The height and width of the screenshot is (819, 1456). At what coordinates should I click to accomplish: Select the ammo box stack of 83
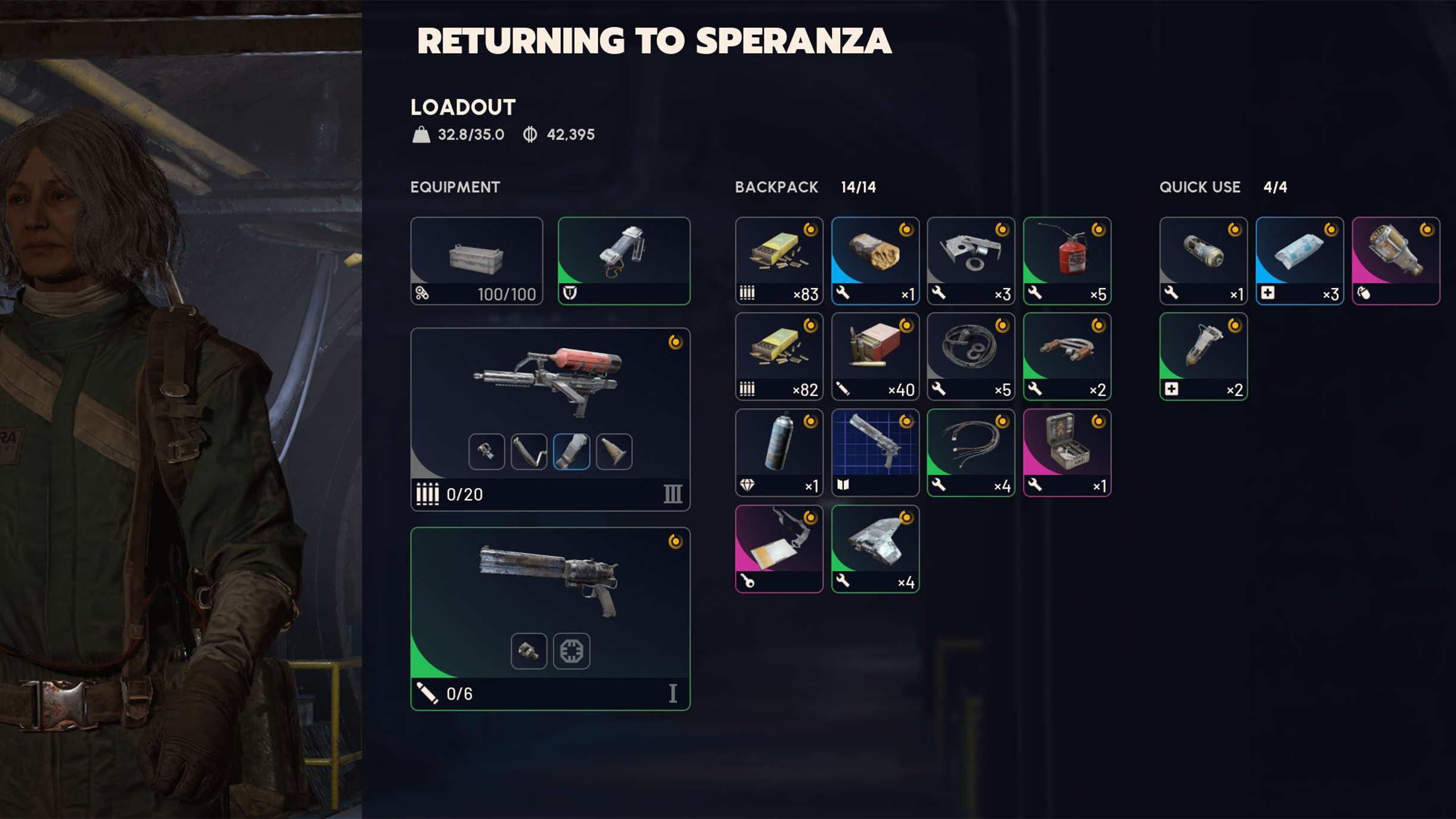tap(779, 261)
